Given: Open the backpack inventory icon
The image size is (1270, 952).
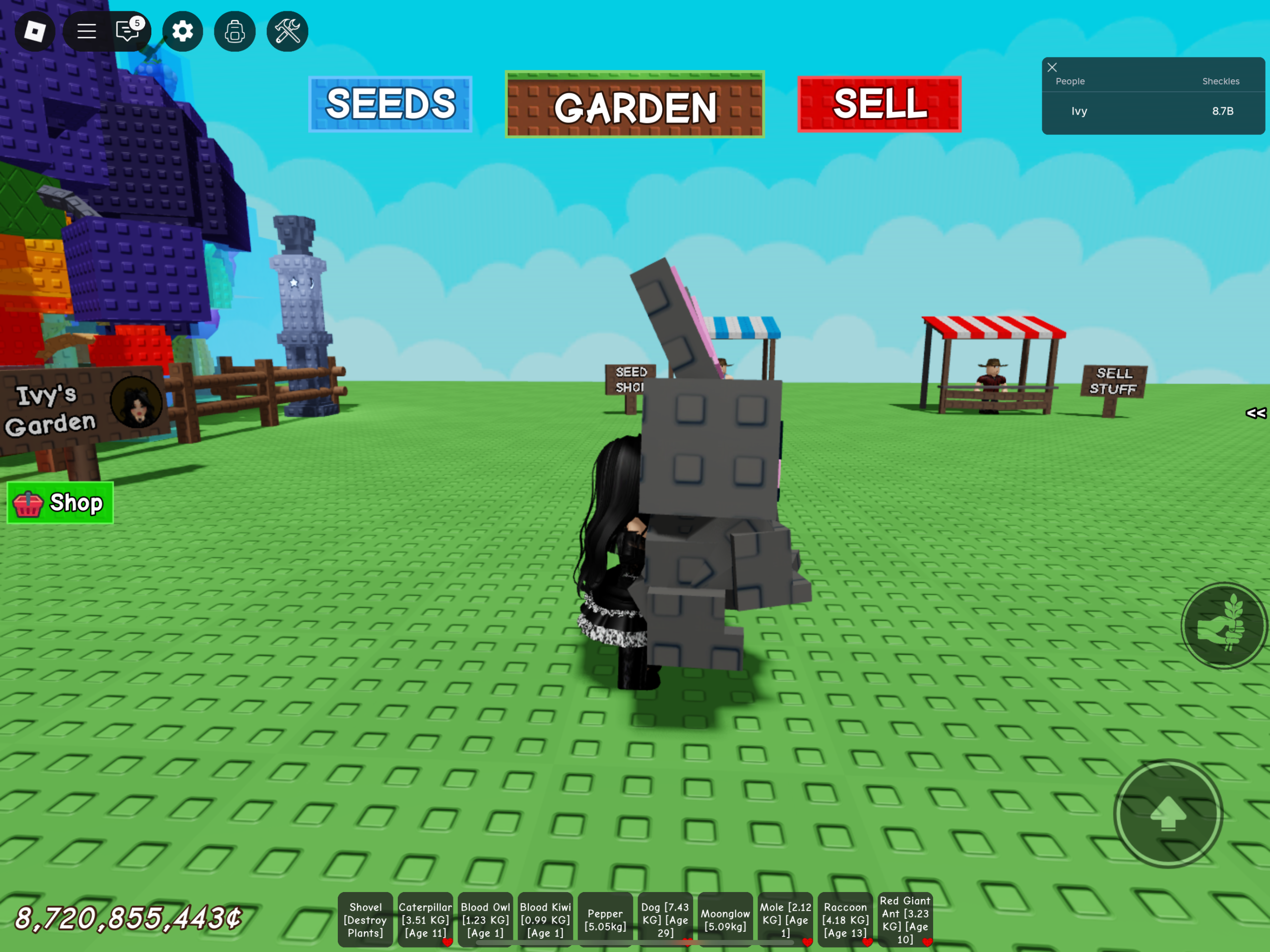Looking at the screenshot, I should click(234, 32).
